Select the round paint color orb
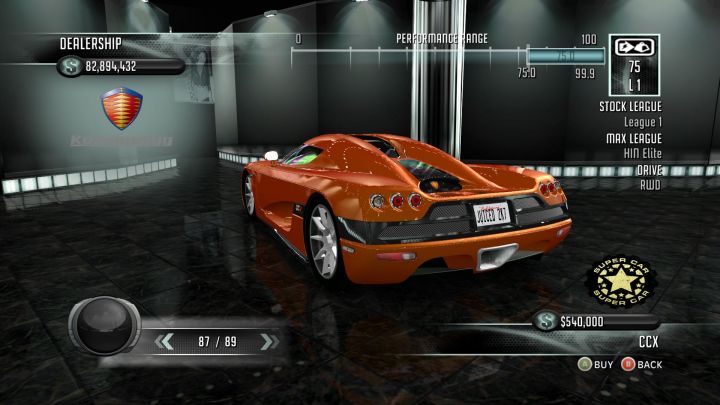The width and height of the screenshot is (720, 405). pyautogui.click(x=104, y=326)
